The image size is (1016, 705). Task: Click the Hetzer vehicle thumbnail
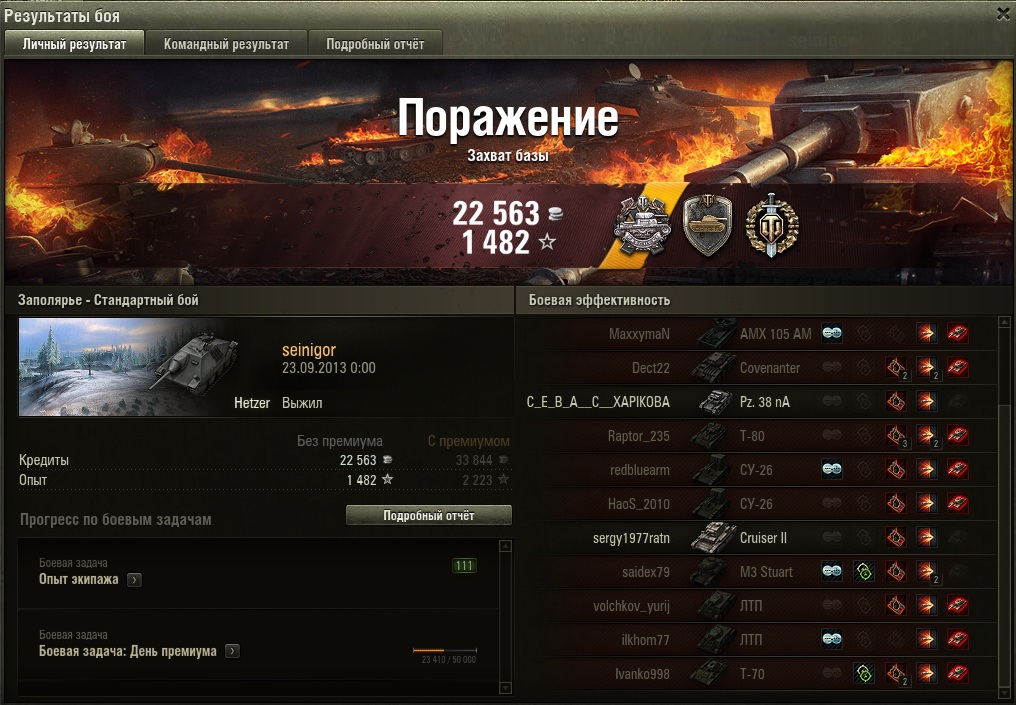click(x=129, y=368)
